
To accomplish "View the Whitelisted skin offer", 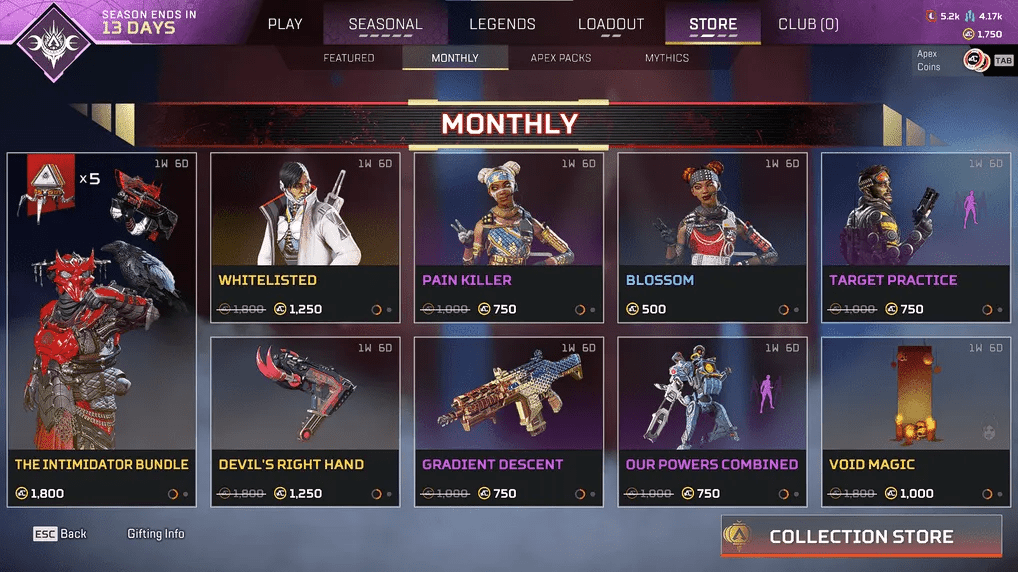I will click(x=305, y=237).
